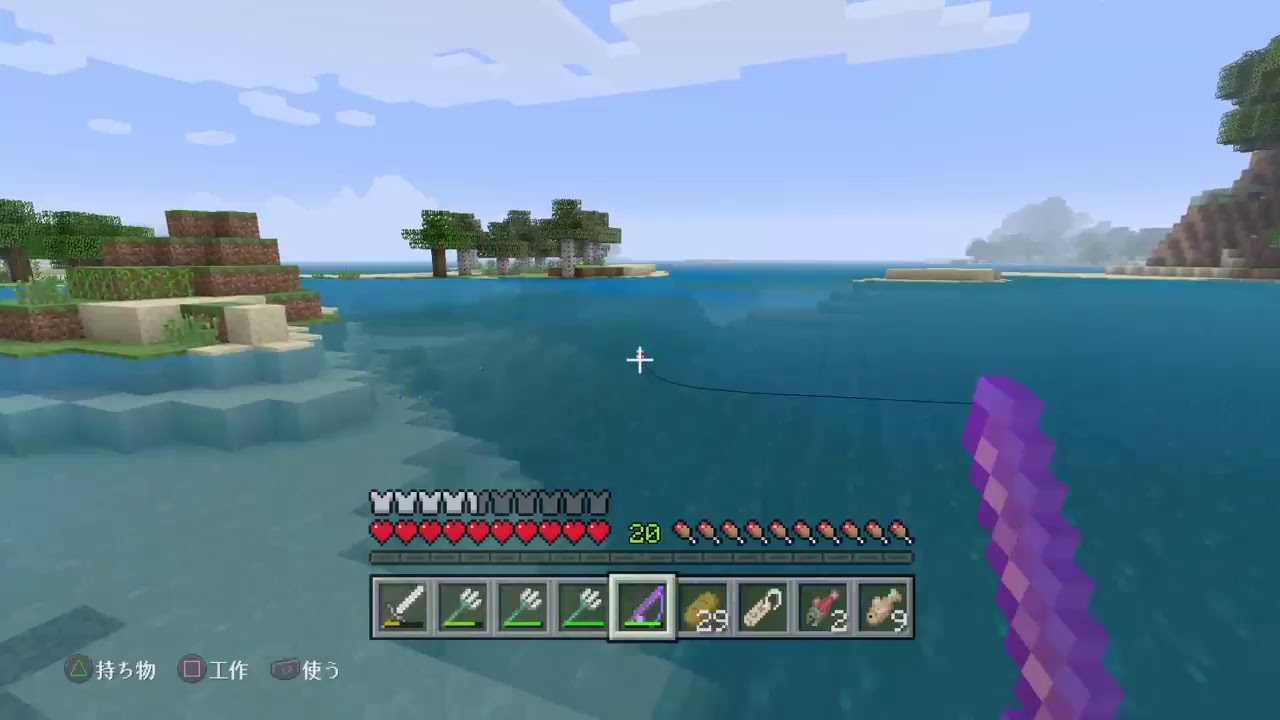Select the fourth hotbar trident
The height and width of the screenshot is (720, 1280).
click(583, 605)
